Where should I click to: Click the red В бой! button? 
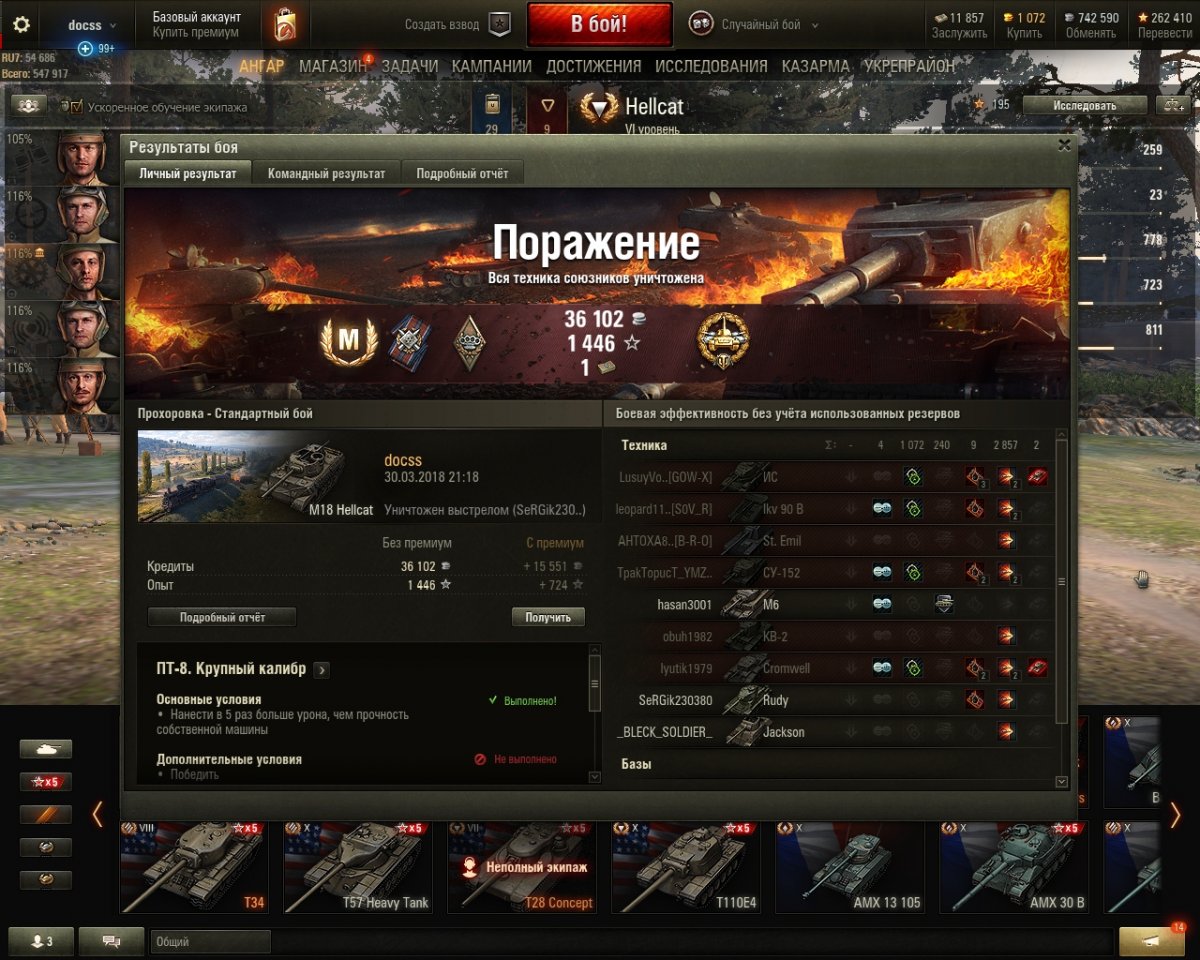click(x=599, y=25)
